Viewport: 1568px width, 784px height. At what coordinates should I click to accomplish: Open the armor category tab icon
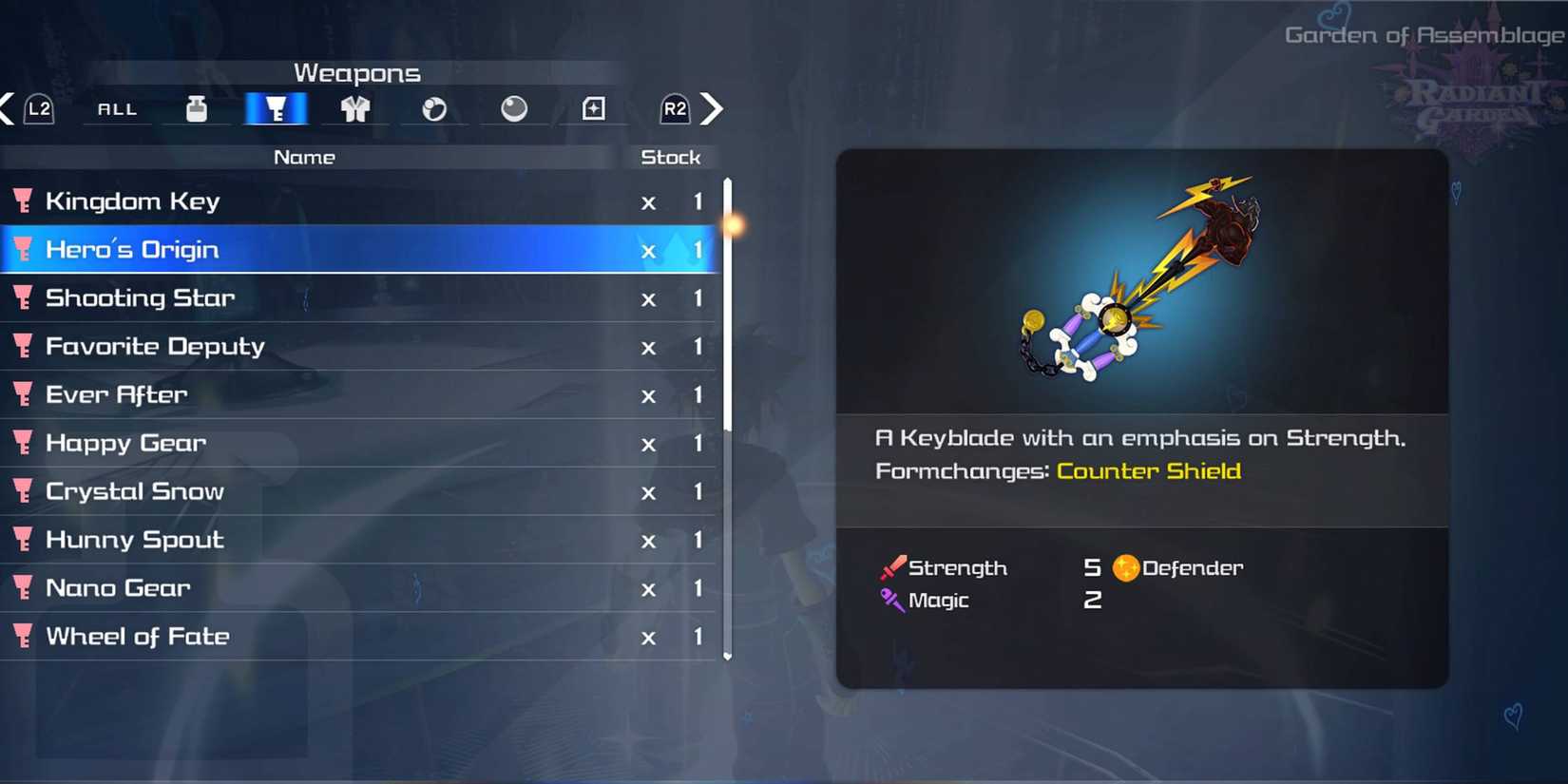click(354, 108)
